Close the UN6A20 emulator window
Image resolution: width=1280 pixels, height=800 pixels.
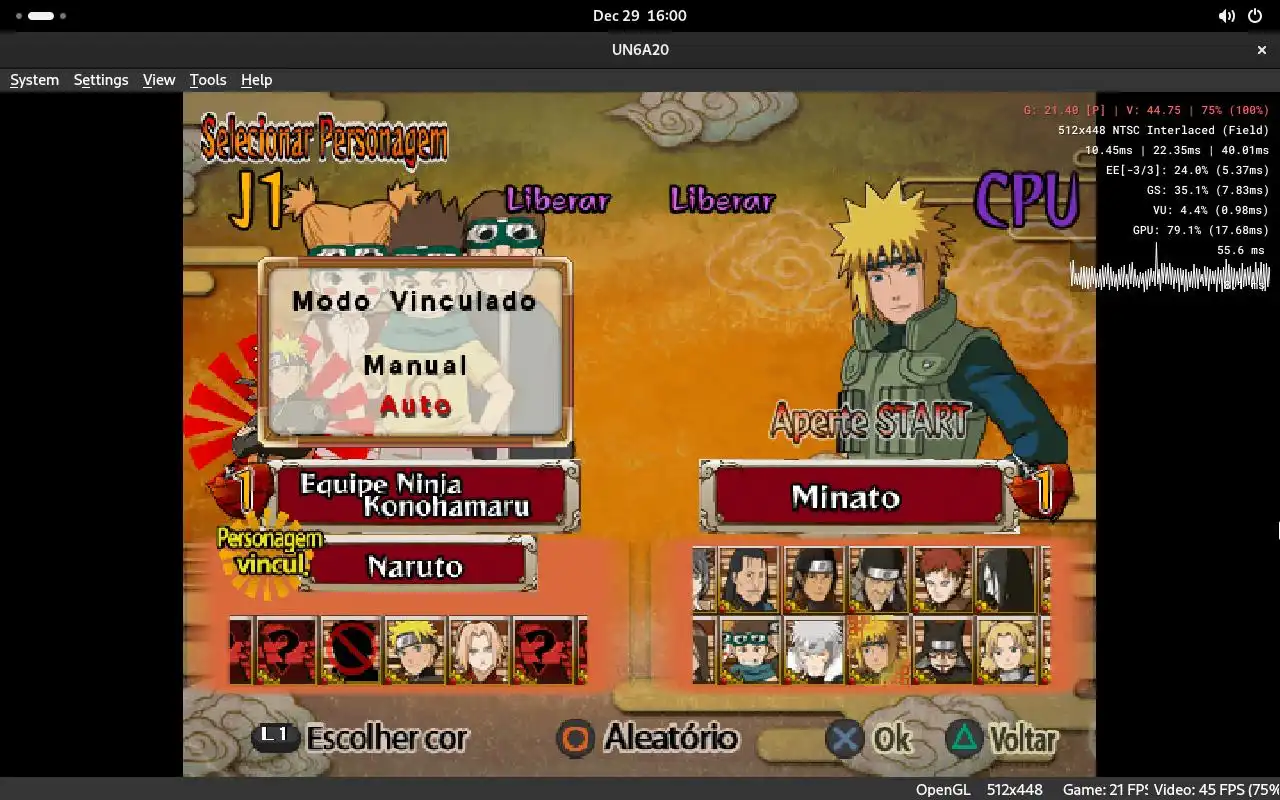click(x=1262, y=49)
